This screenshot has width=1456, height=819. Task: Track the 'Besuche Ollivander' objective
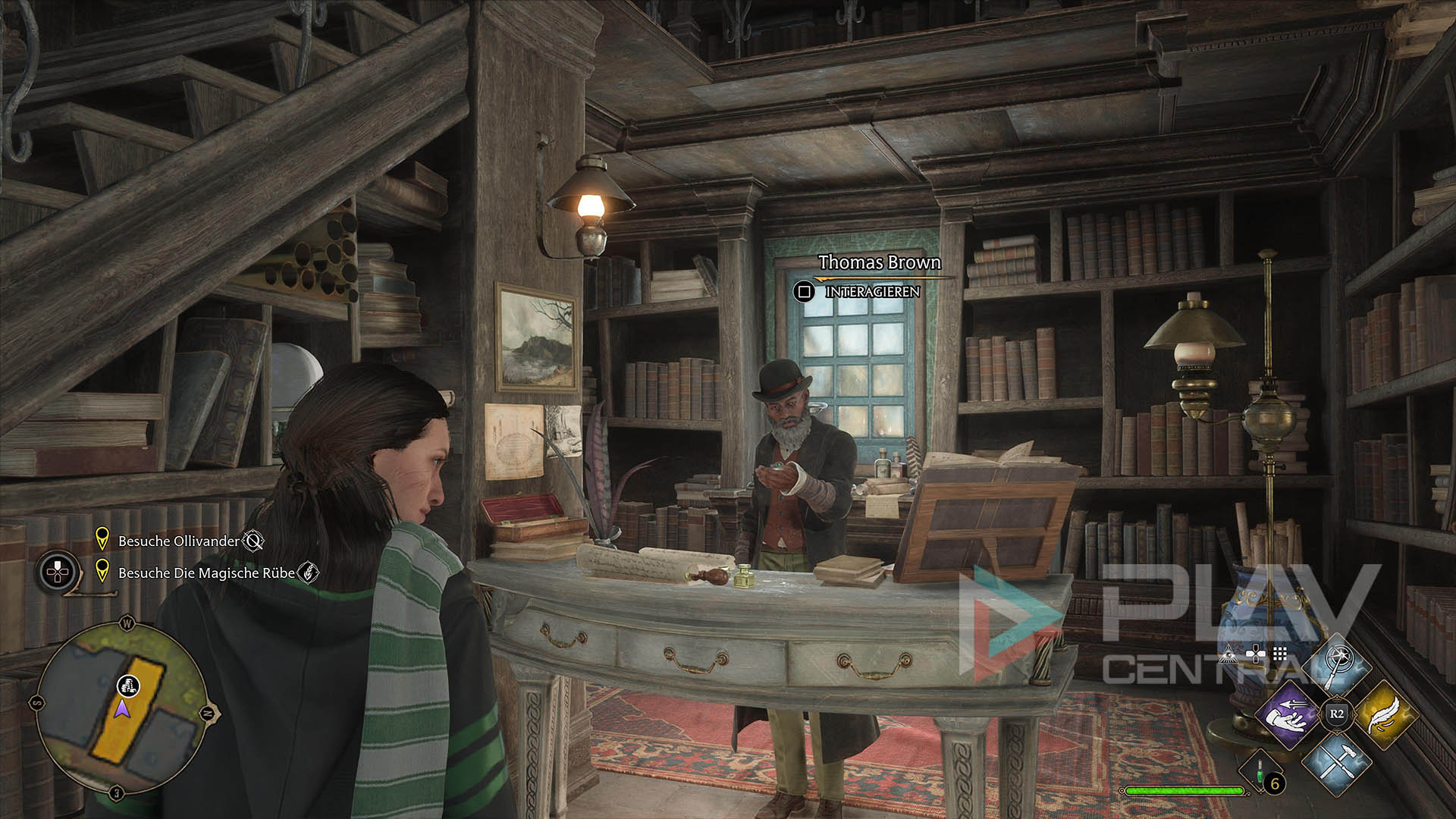(179, 541)
